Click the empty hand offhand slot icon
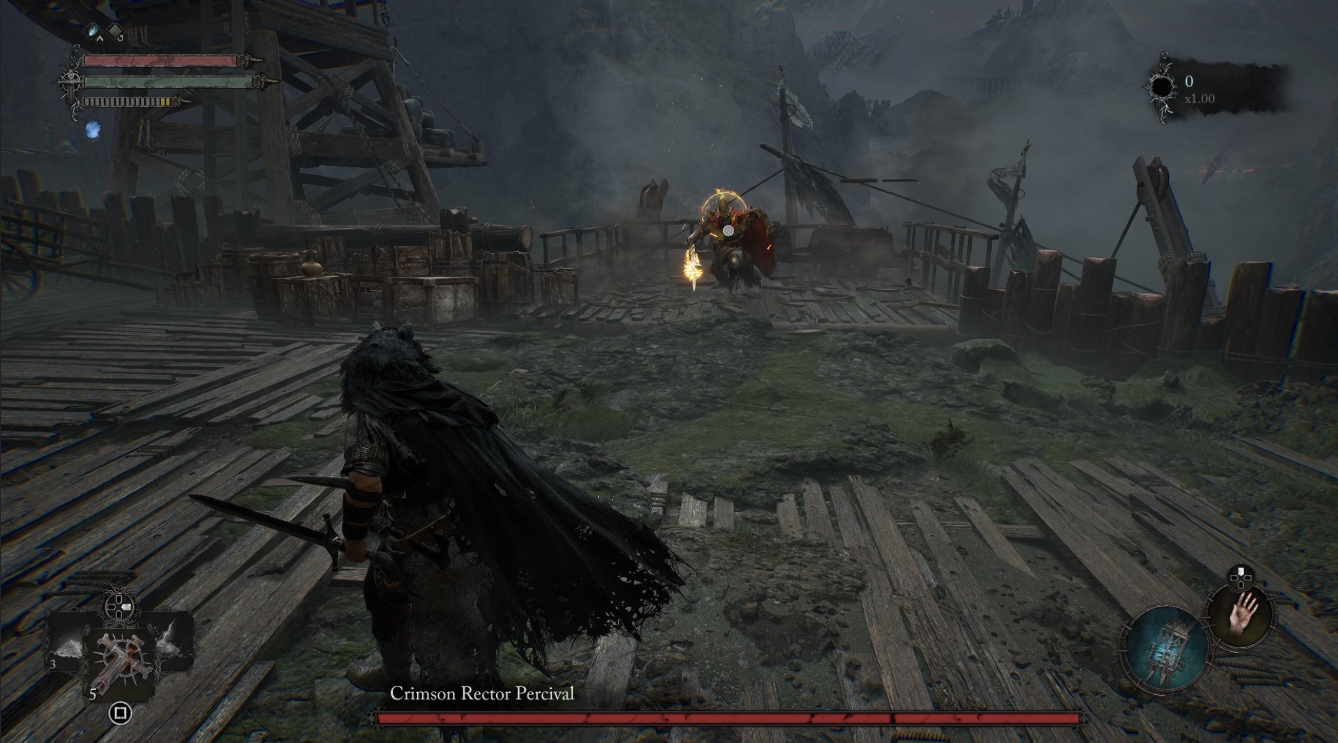This screenshot has height=743, width=1338. click(1243, 617)
